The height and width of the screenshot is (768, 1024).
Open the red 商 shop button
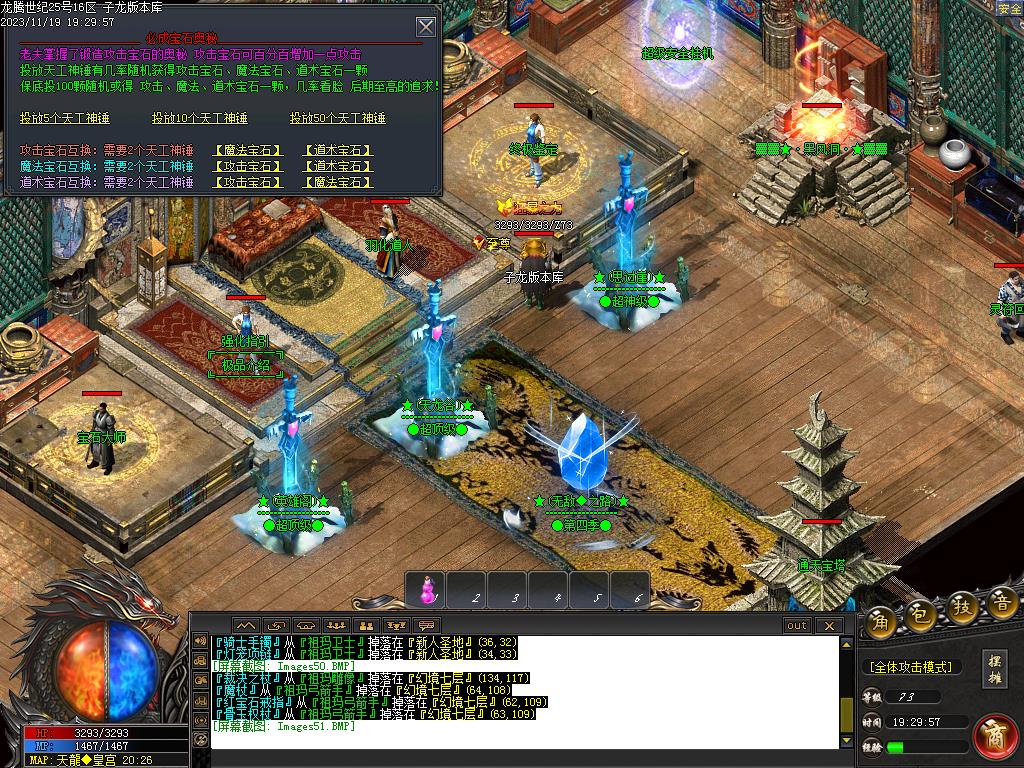pyautogui.click(x=995, y=735)
